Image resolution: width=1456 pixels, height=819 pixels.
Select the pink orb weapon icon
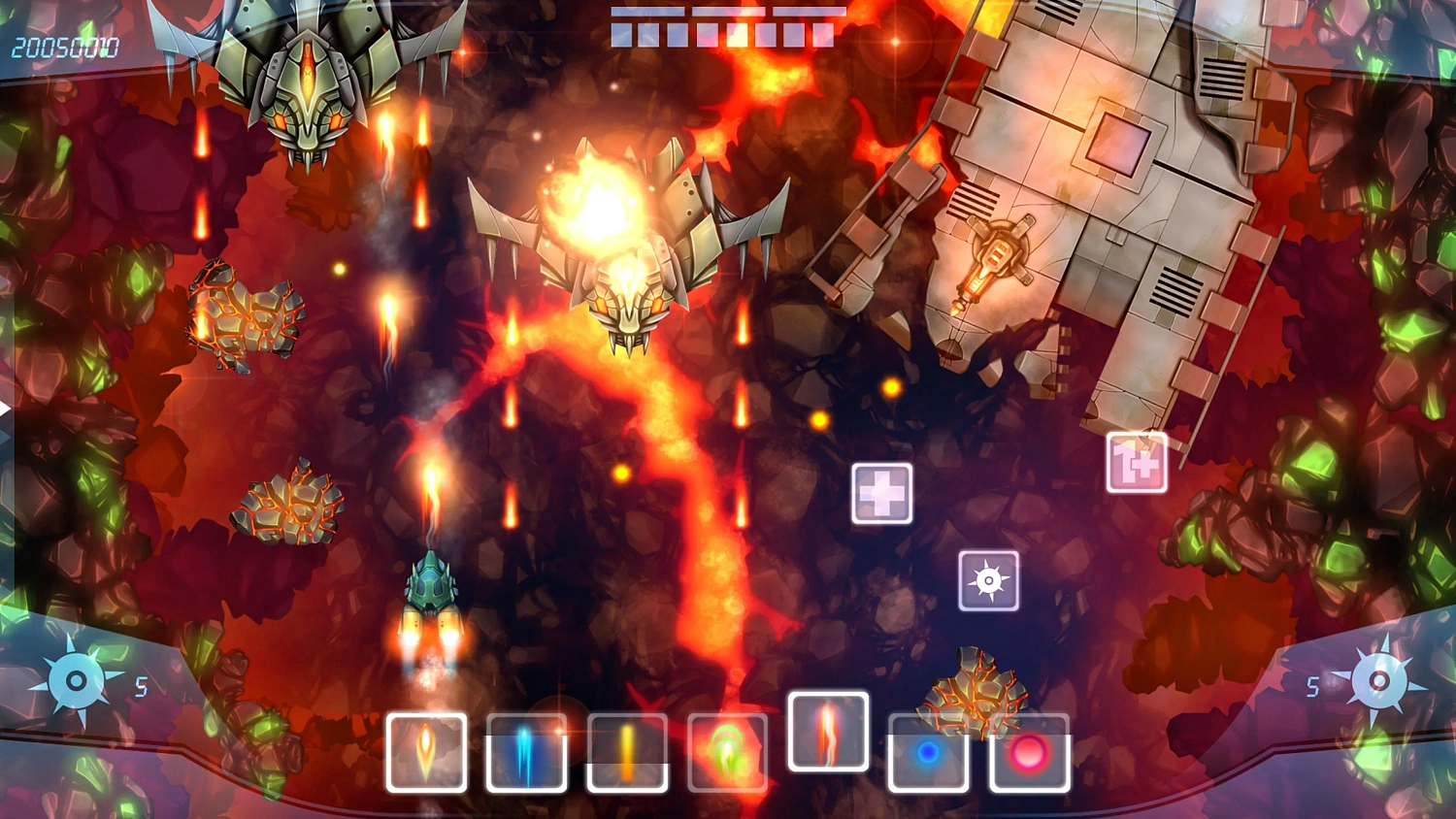pyautogui.click(x=1029, y=753)
